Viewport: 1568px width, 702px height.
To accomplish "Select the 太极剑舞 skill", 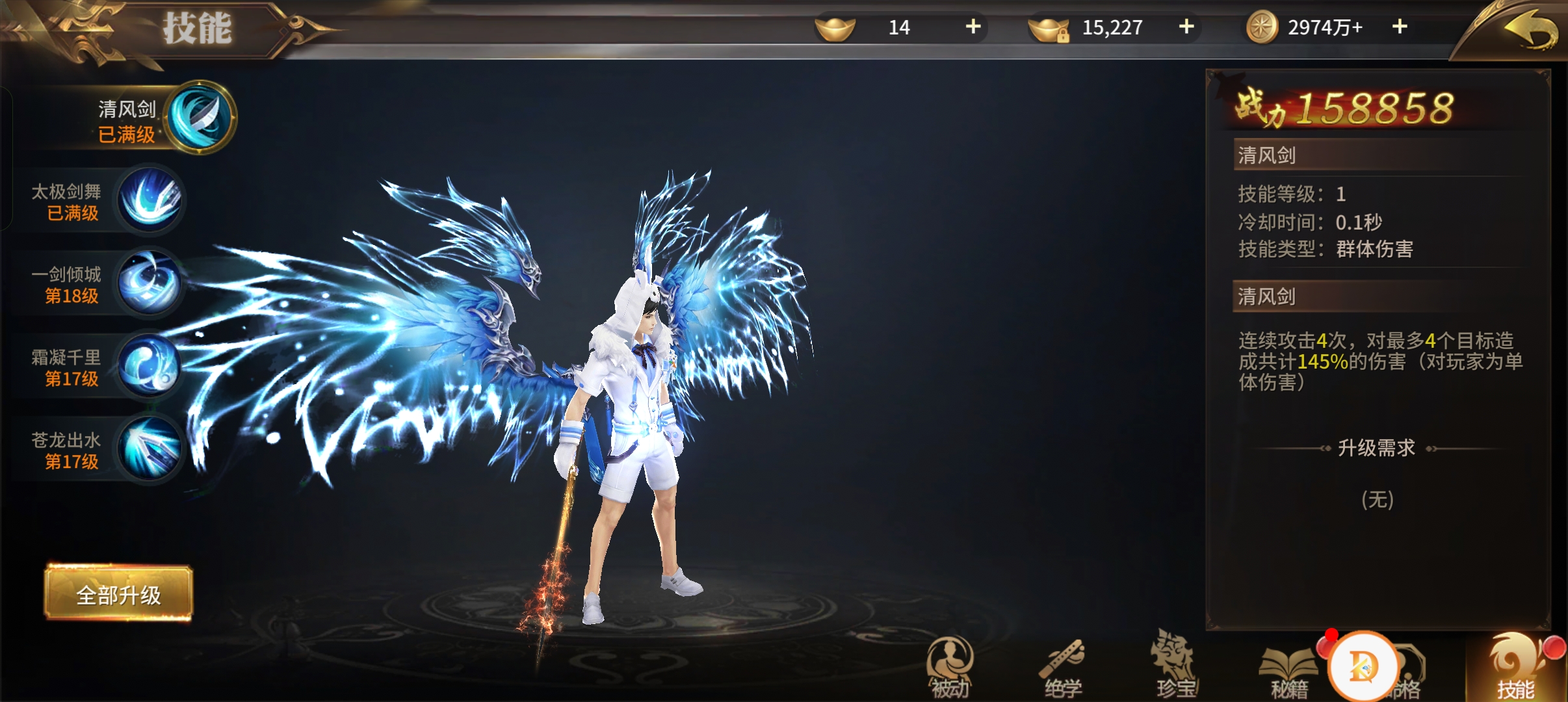I will [x=150, y=200].
